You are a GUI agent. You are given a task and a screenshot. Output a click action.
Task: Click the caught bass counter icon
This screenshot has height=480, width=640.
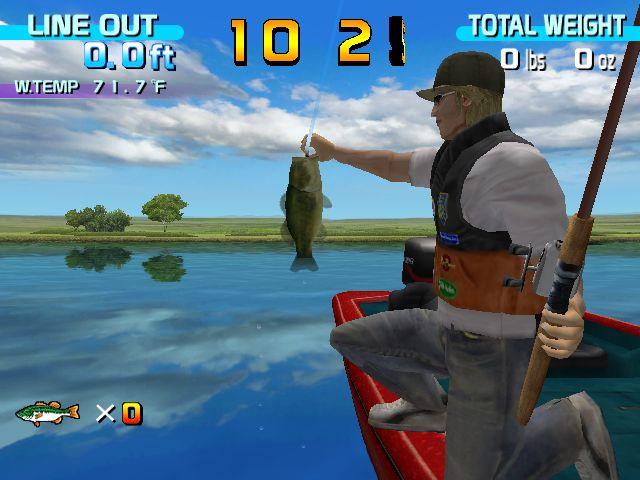pos(47,412)
